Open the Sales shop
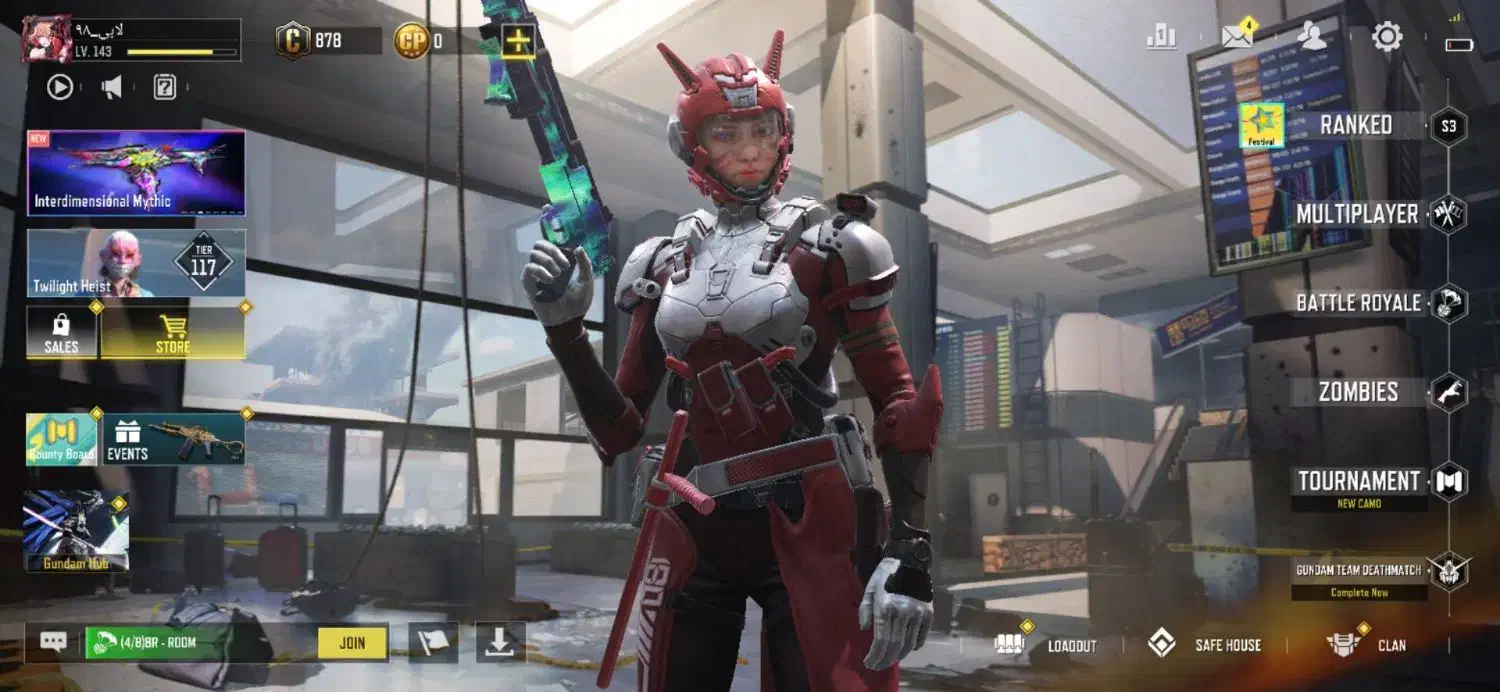The height and width of the screenshot is (692, 1500). point(62,333)
